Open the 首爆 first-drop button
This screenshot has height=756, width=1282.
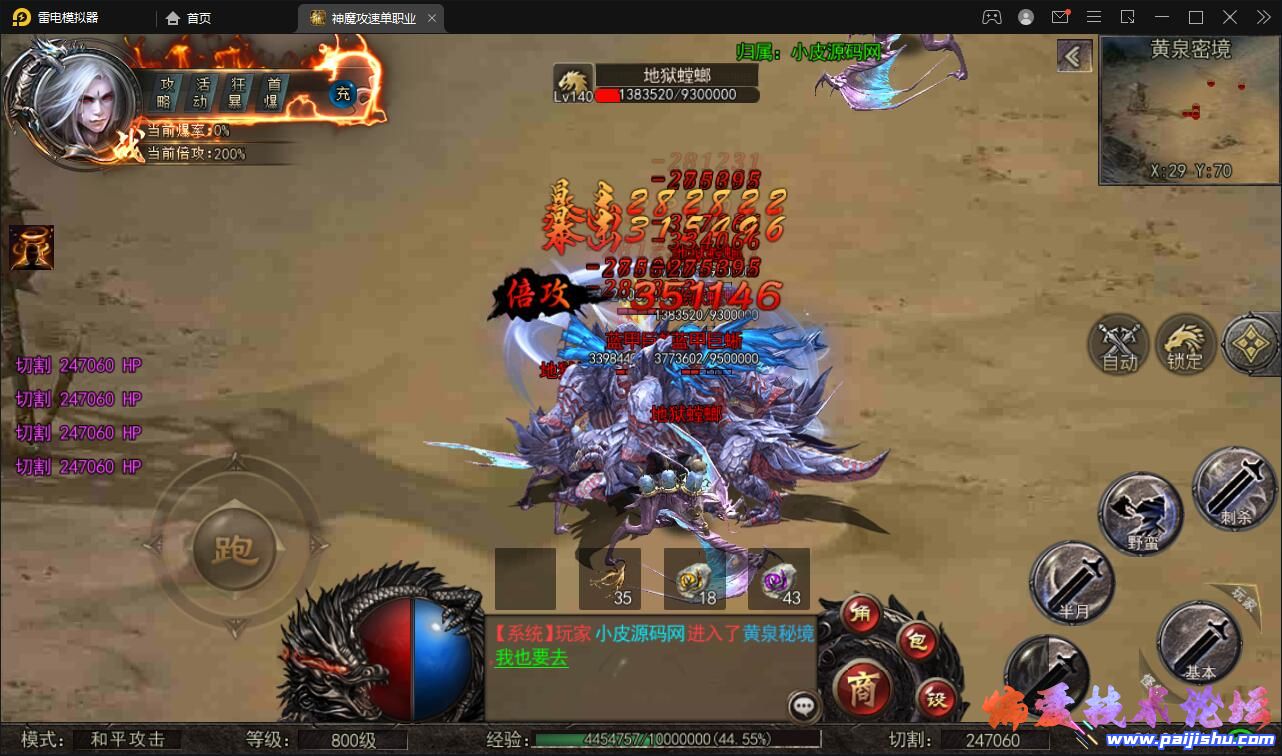click(271, 92)
